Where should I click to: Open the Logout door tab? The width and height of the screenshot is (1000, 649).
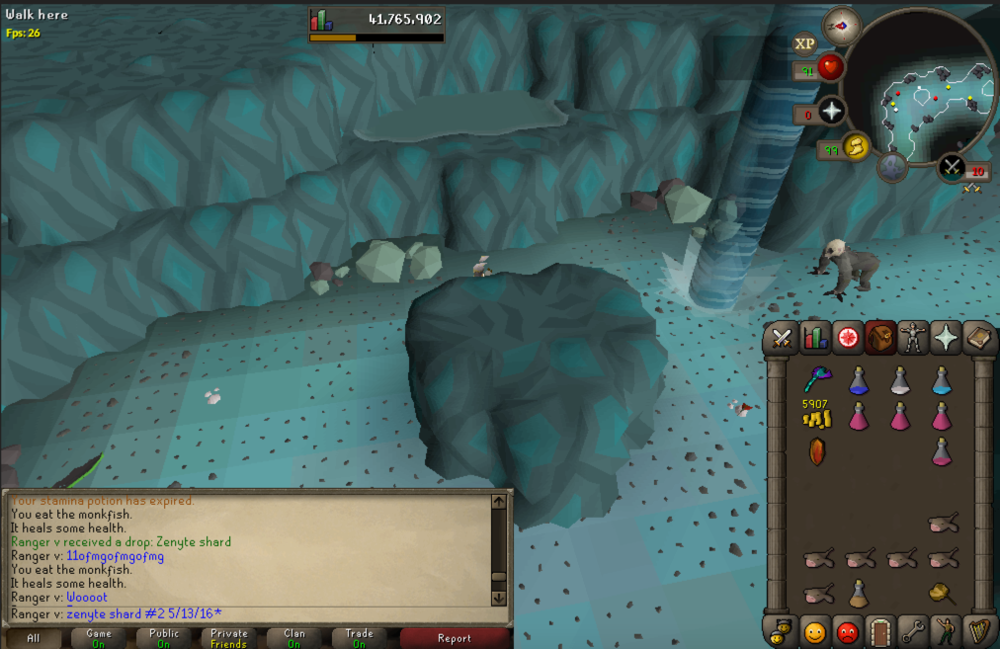pos(881,632)
